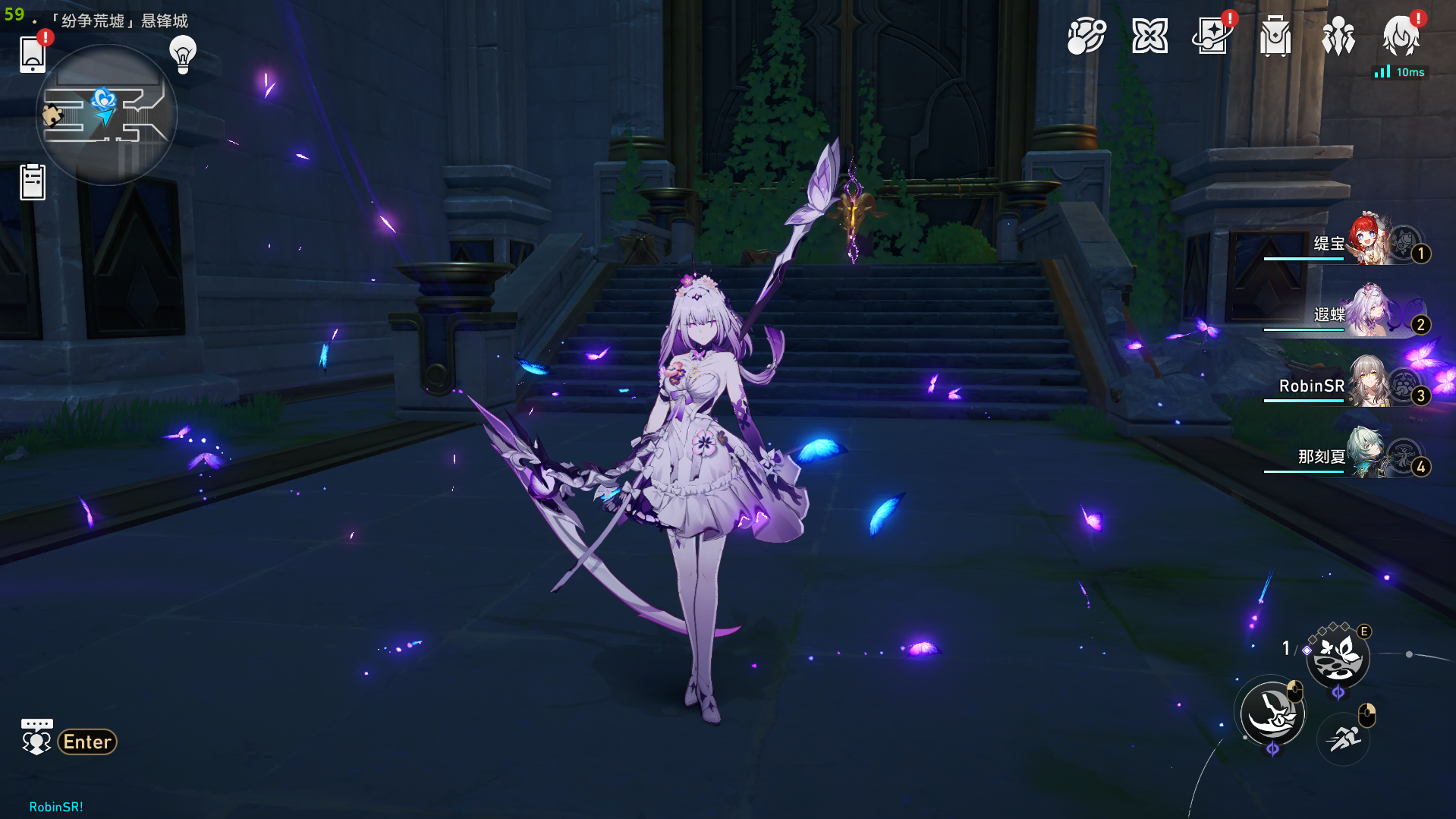Open the four-petal knot icon
Image resolution: width=1456 pixels, height=819 pixels.
pyautogui.click(x=1149, y=36)
